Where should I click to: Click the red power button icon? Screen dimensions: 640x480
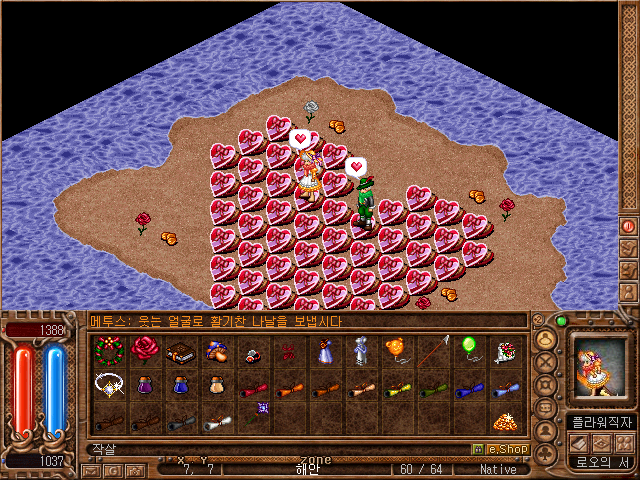[x=629, y=226]
